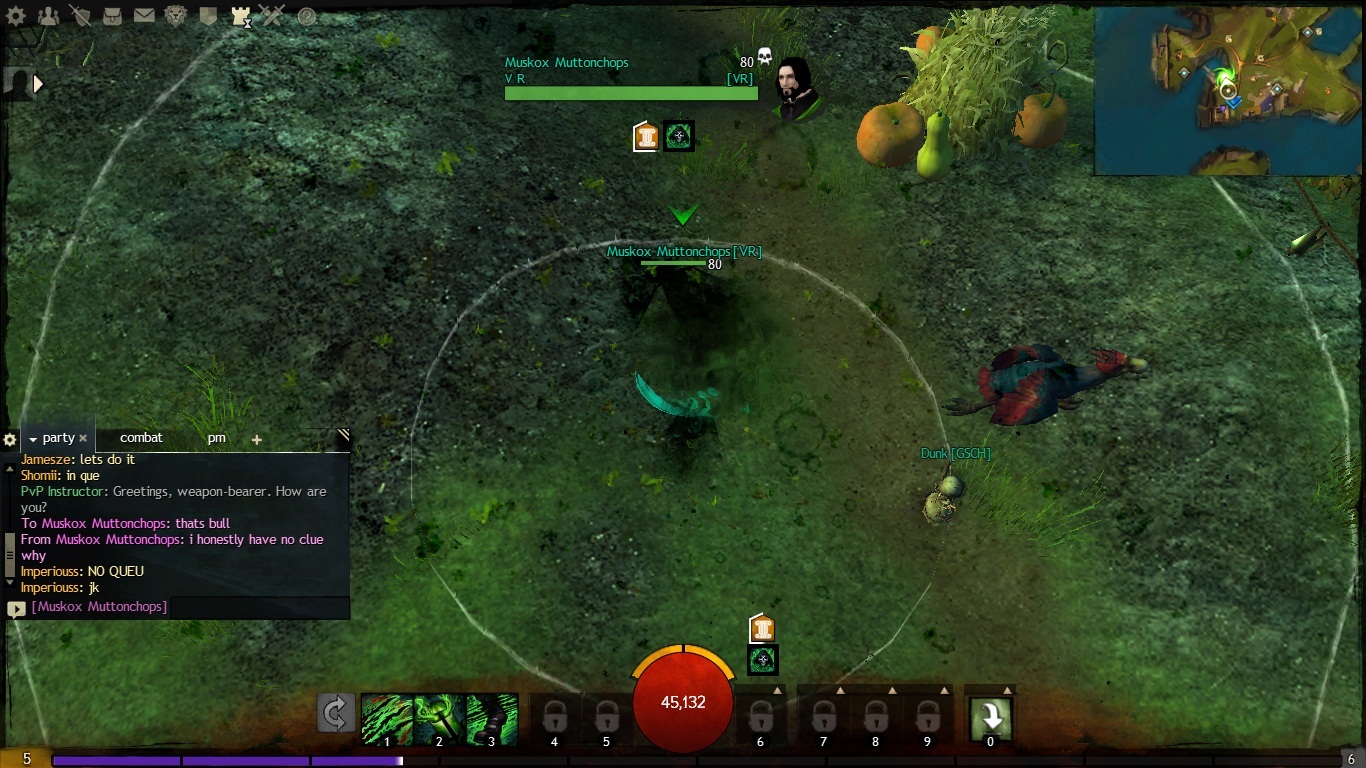Open the lion-head Trading Post icon
Image resolution: width=1366 pixels, height=768 pixels.
(x=176, y=16)
